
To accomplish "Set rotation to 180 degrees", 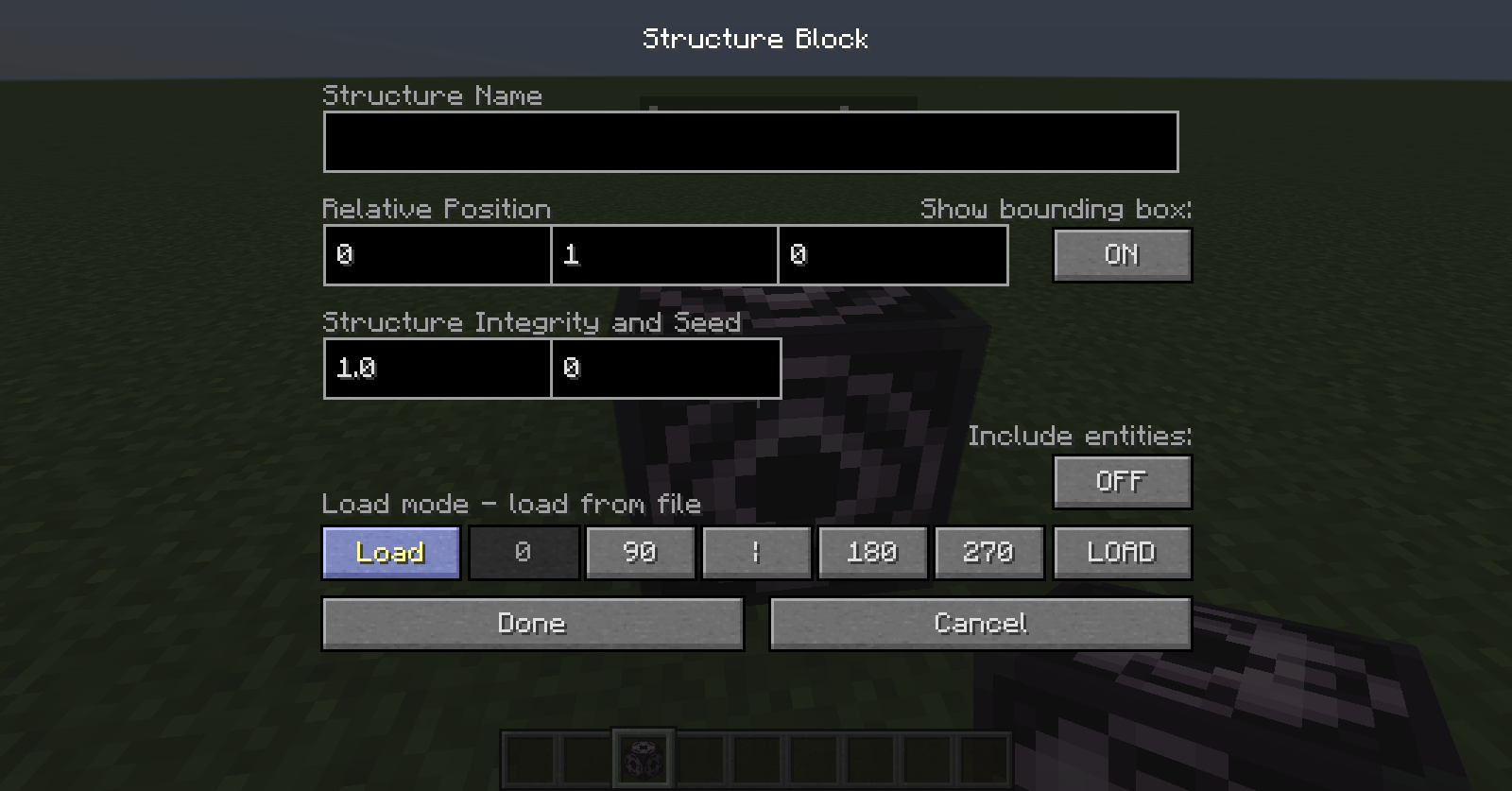I will pos(872,552).
